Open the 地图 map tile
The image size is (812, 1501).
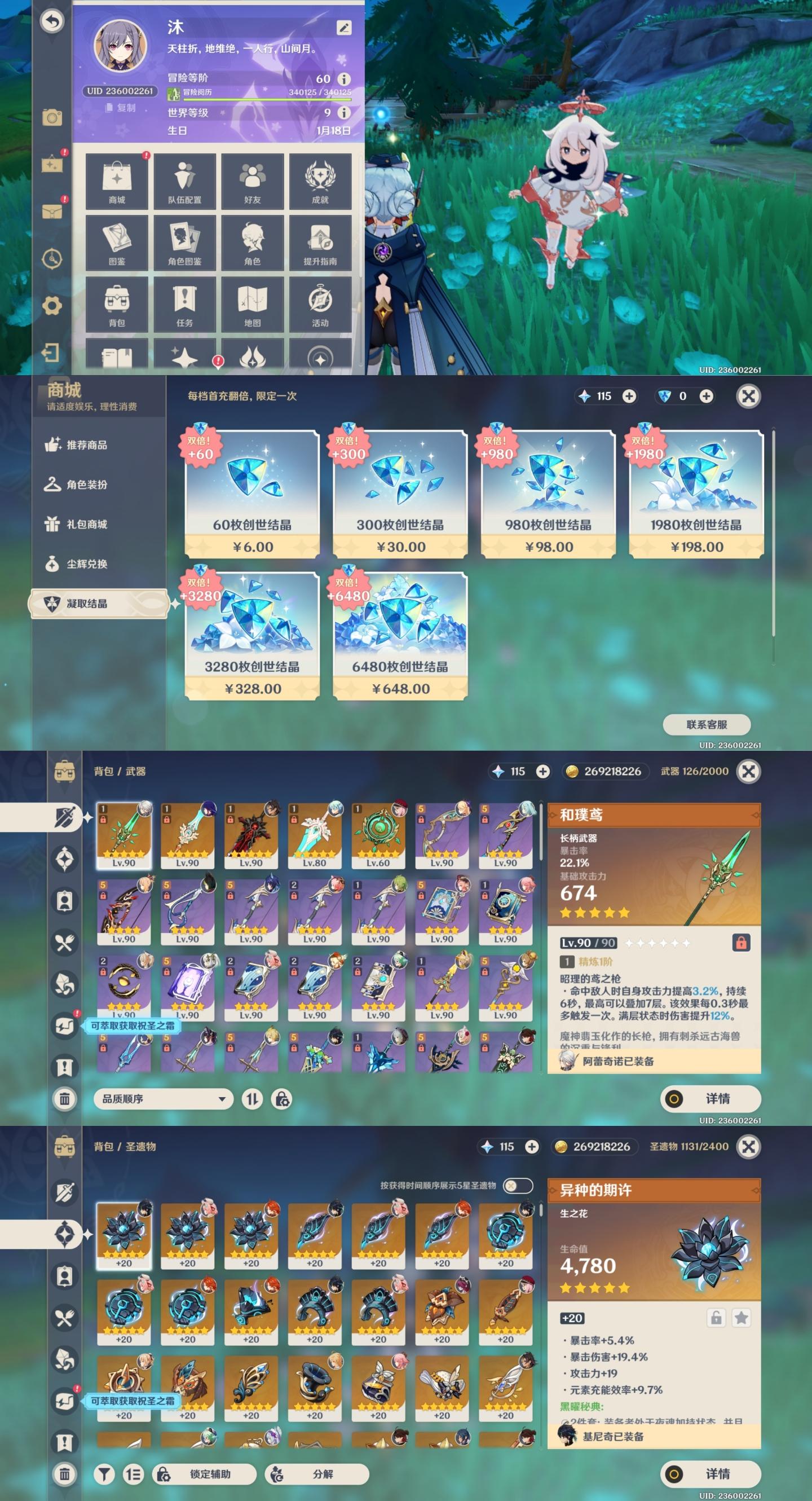point(252,305)
